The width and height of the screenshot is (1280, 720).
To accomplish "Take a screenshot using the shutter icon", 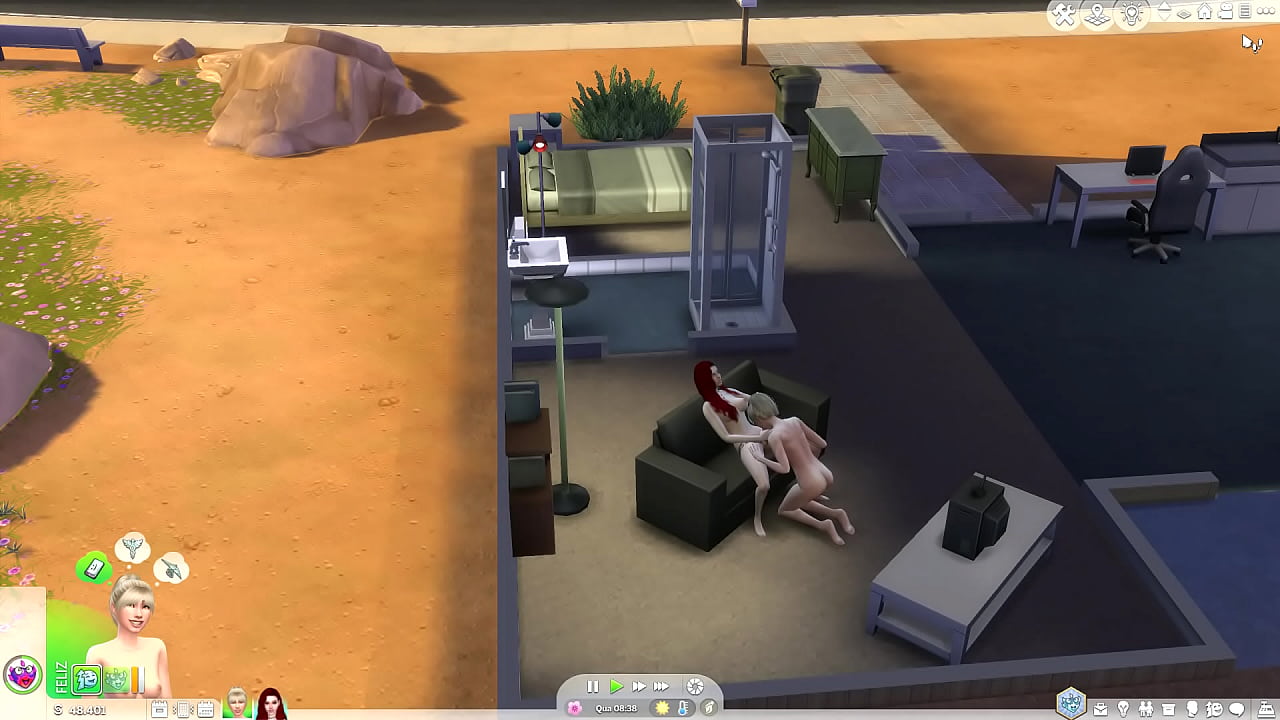I will [695, 687].
